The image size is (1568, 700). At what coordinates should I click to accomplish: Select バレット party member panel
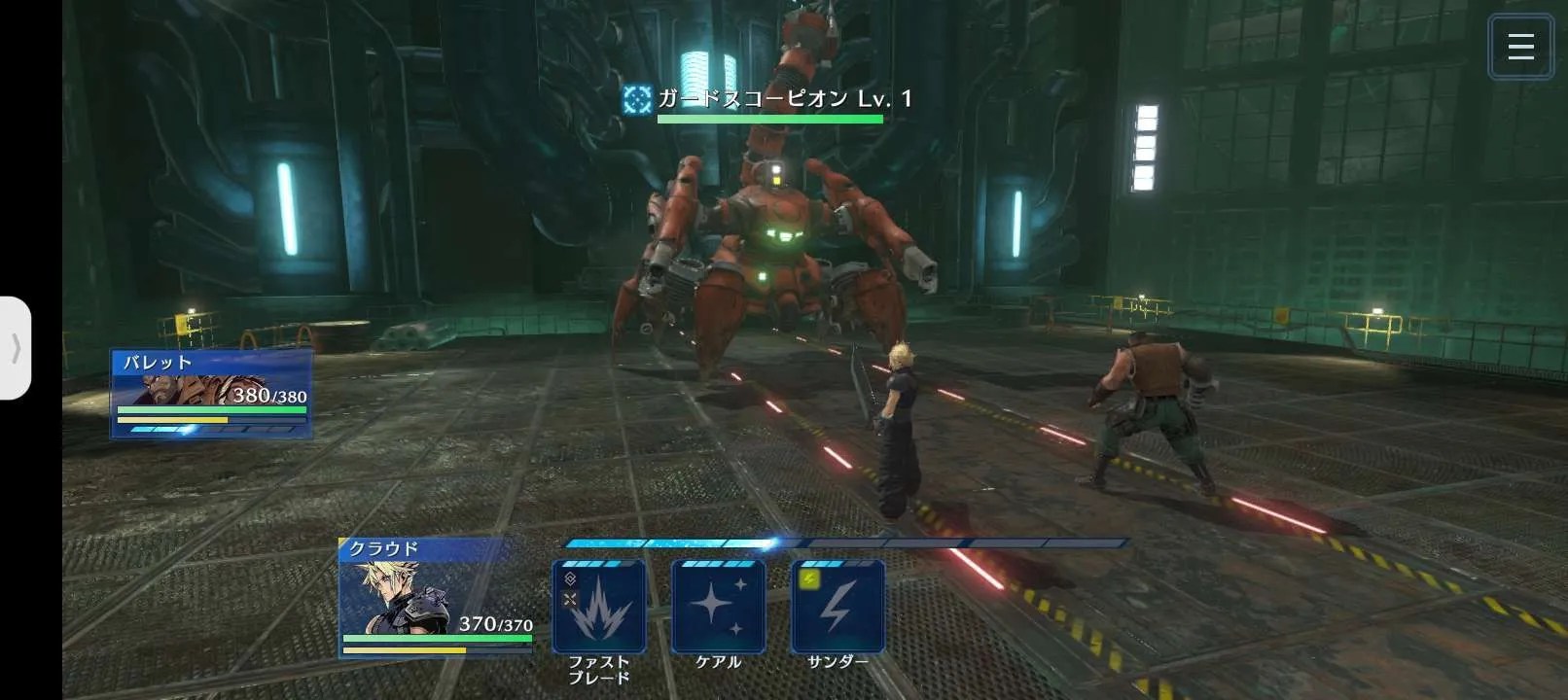pos(211,394)
